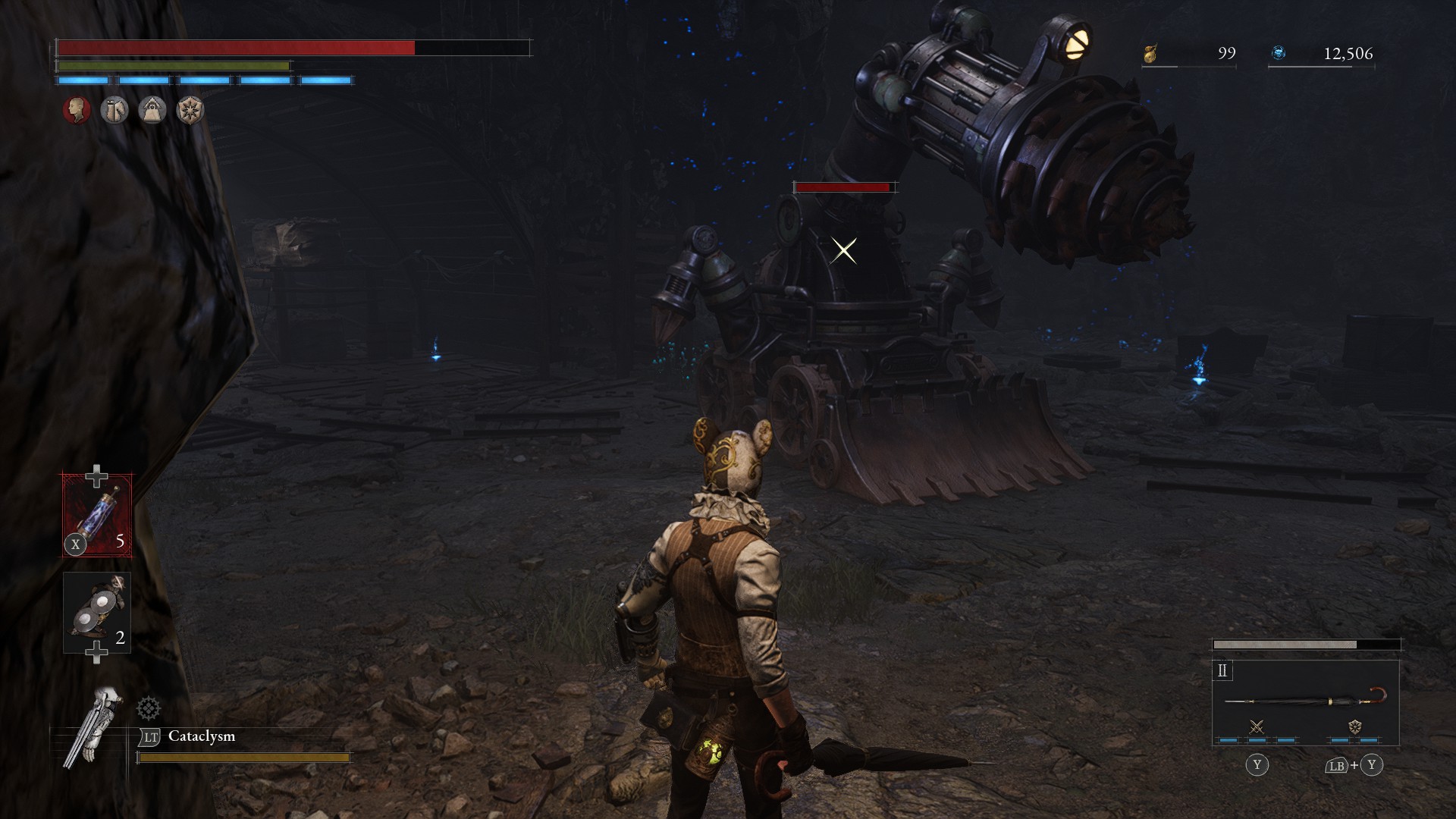
Task: Click the gear emblem above Cataclysm
Action: coord(149,709)
